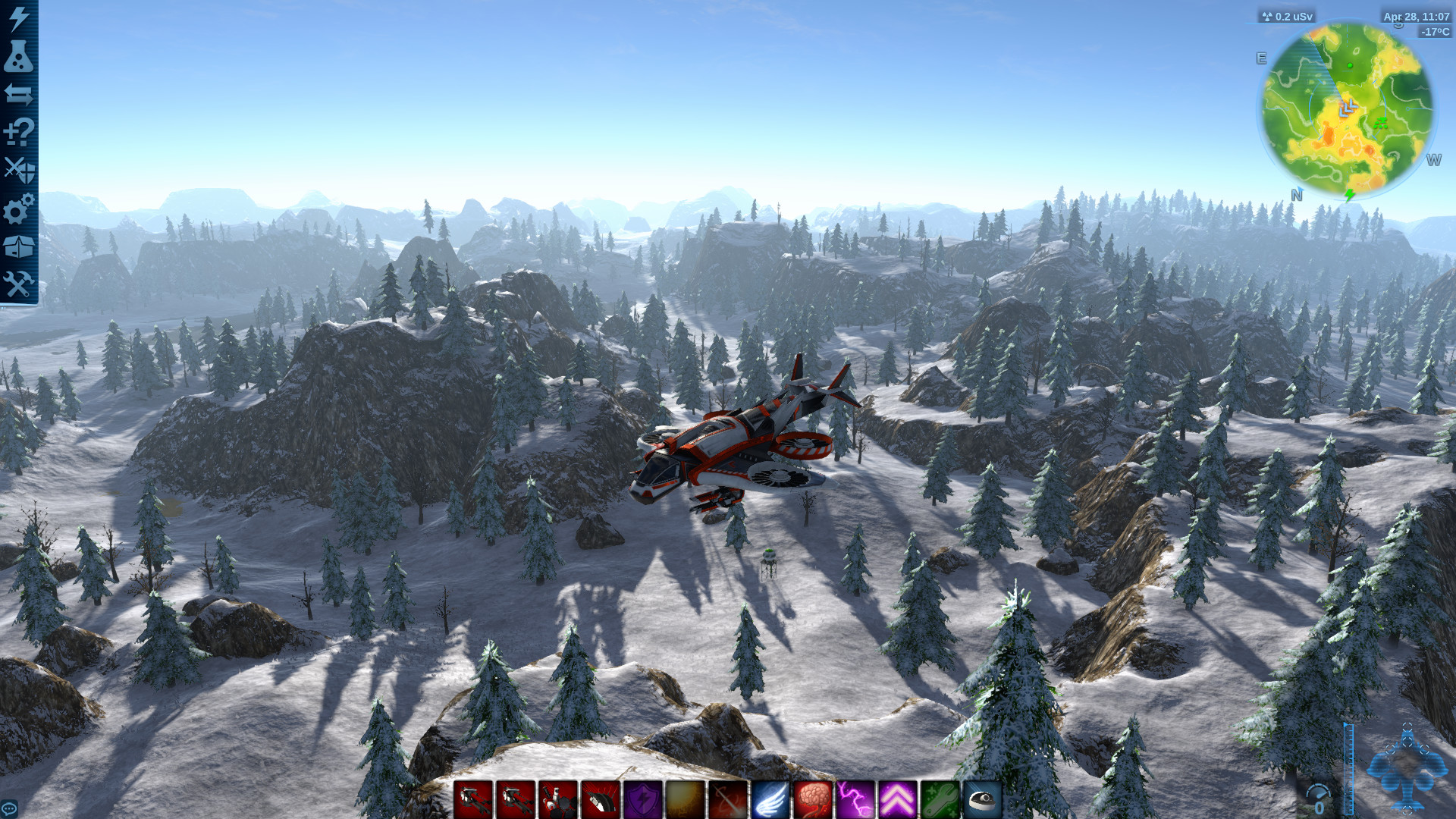Select the crafting wrench and hammer icon

click(19, 280)
